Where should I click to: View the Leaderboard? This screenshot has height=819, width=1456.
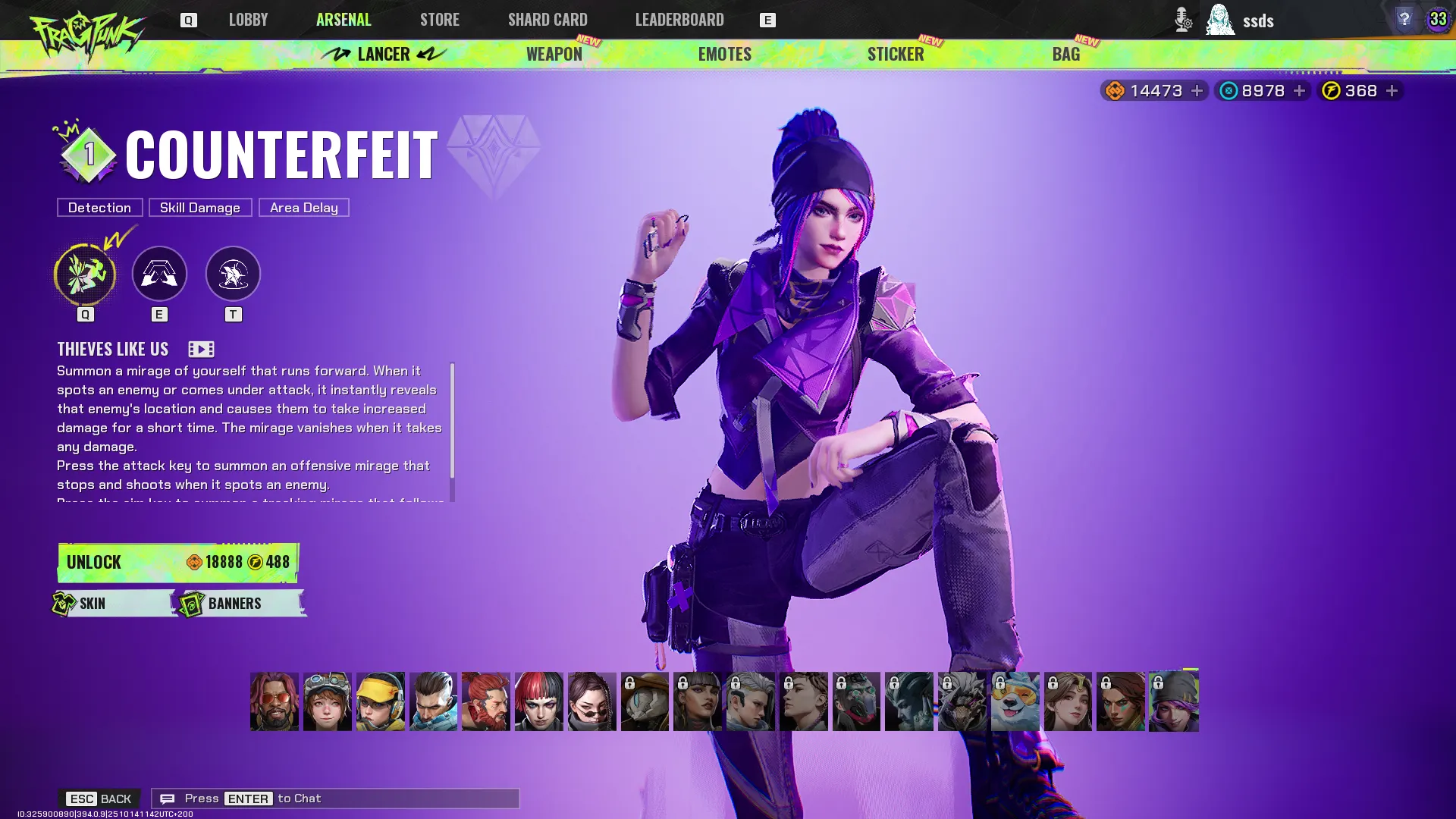(679, 20)
